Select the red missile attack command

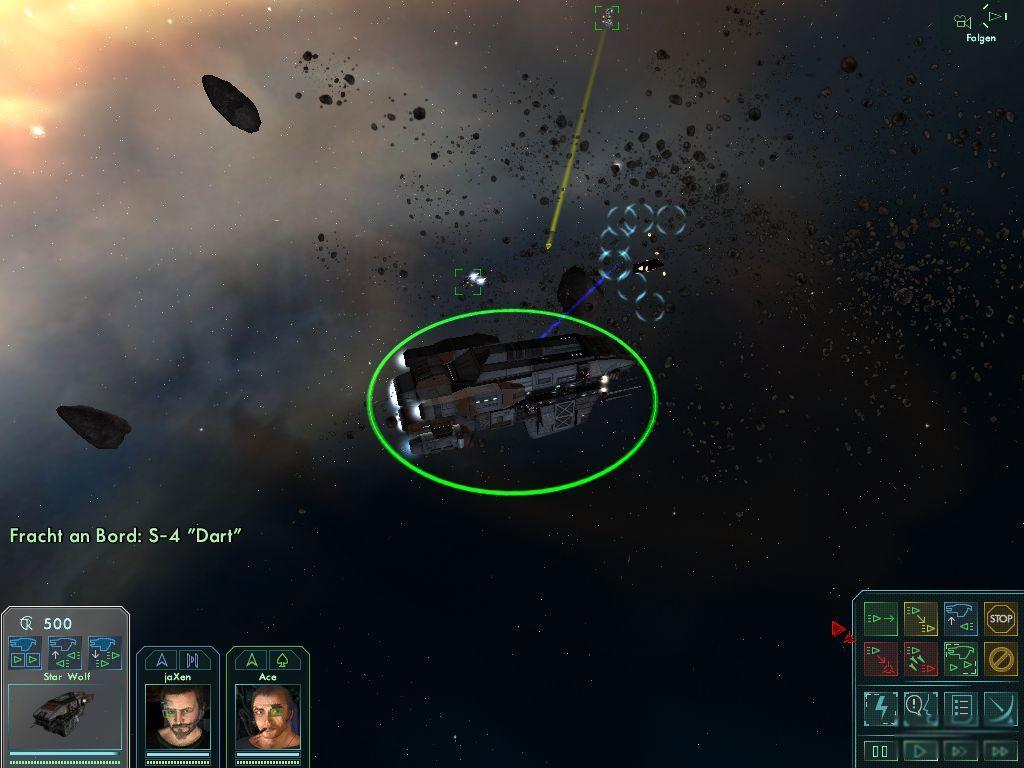[x=920, y=659]
